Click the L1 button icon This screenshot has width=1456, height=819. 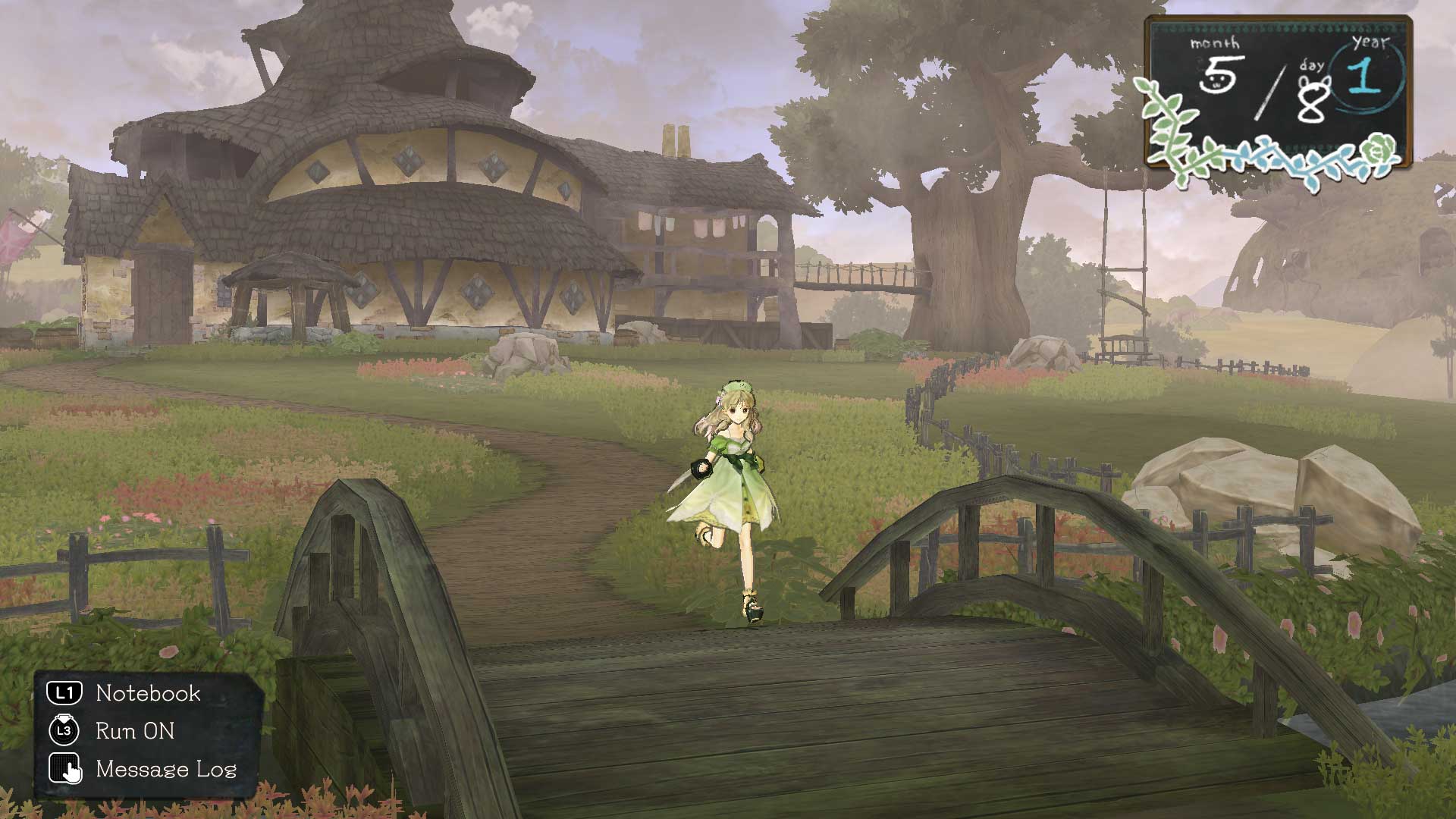click(65, 692)
